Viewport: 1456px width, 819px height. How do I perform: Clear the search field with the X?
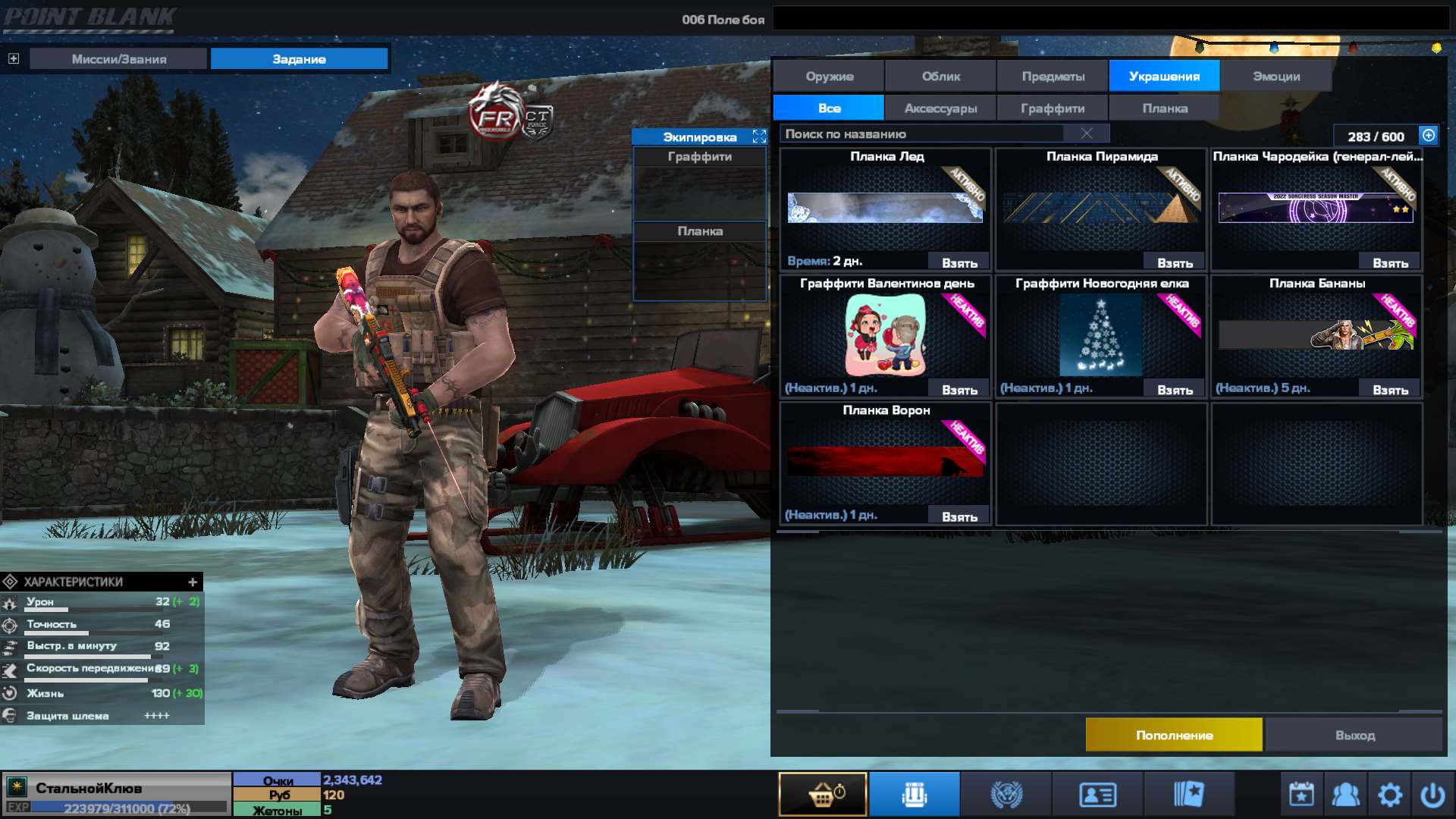[x=1087, y=133]
